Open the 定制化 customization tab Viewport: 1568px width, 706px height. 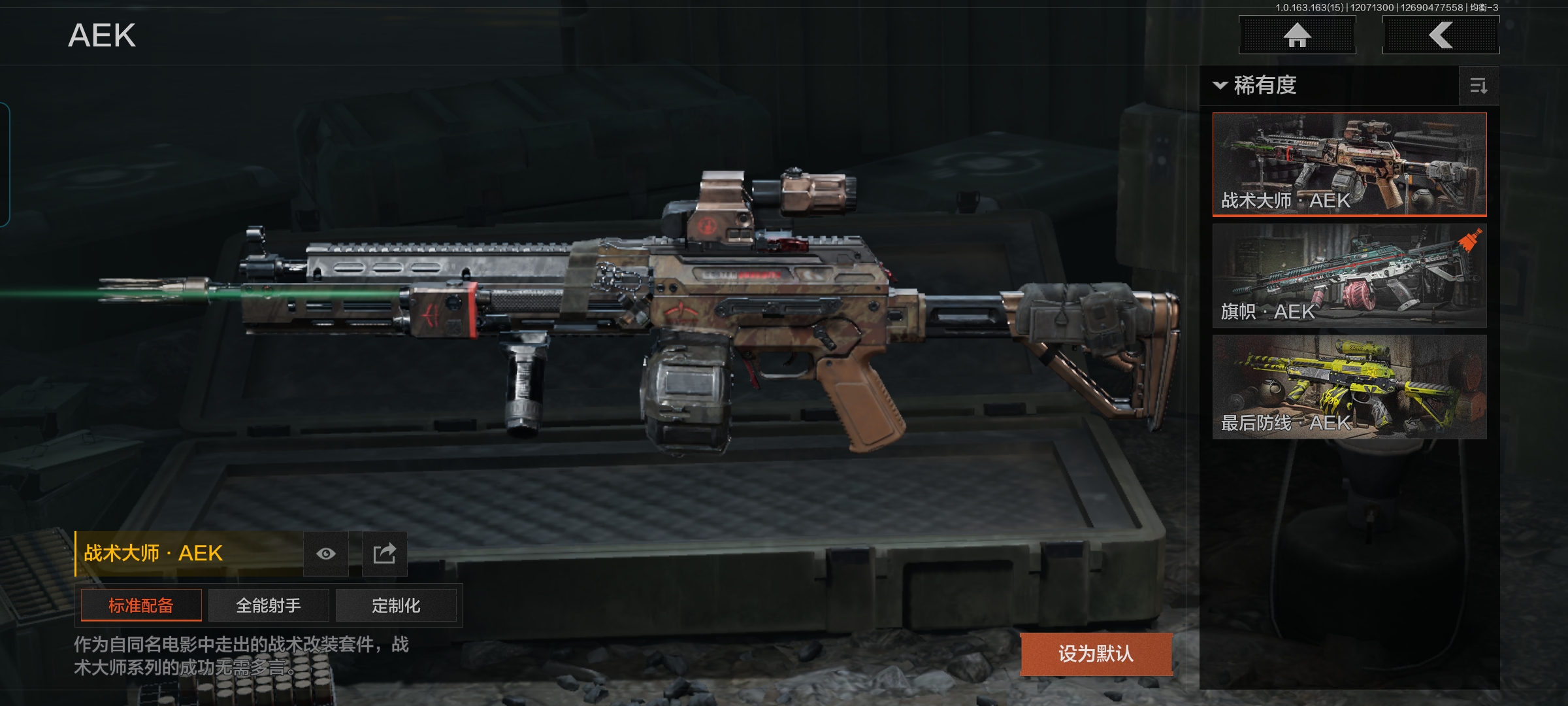pos(396,605)
